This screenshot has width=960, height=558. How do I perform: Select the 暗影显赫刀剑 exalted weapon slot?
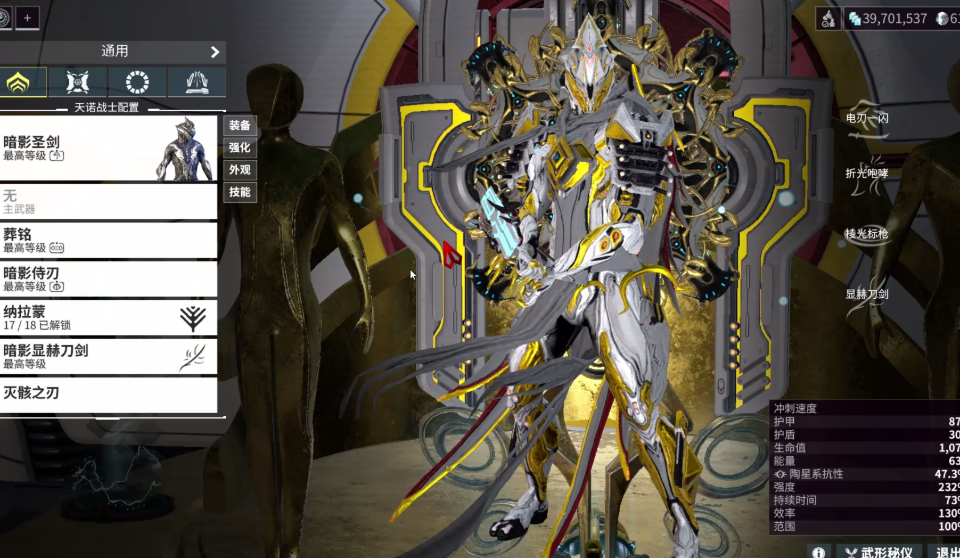108,357
